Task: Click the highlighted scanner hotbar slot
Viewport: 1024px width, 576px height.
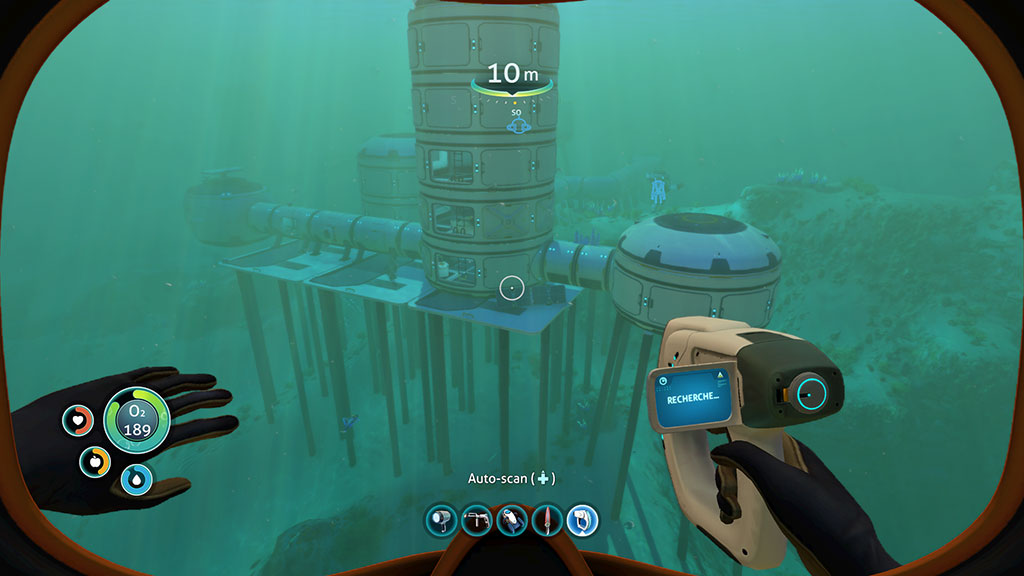Action: coord(582,520)
